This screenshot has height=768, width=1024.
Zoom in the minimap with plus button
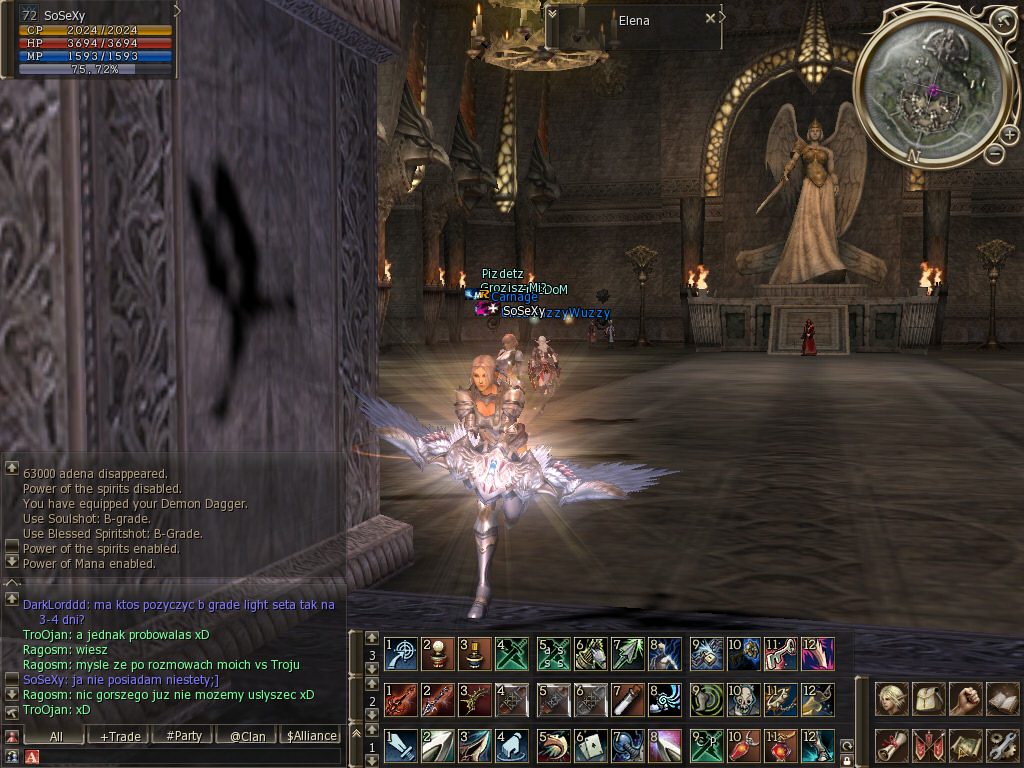[x=1009, y=135]
